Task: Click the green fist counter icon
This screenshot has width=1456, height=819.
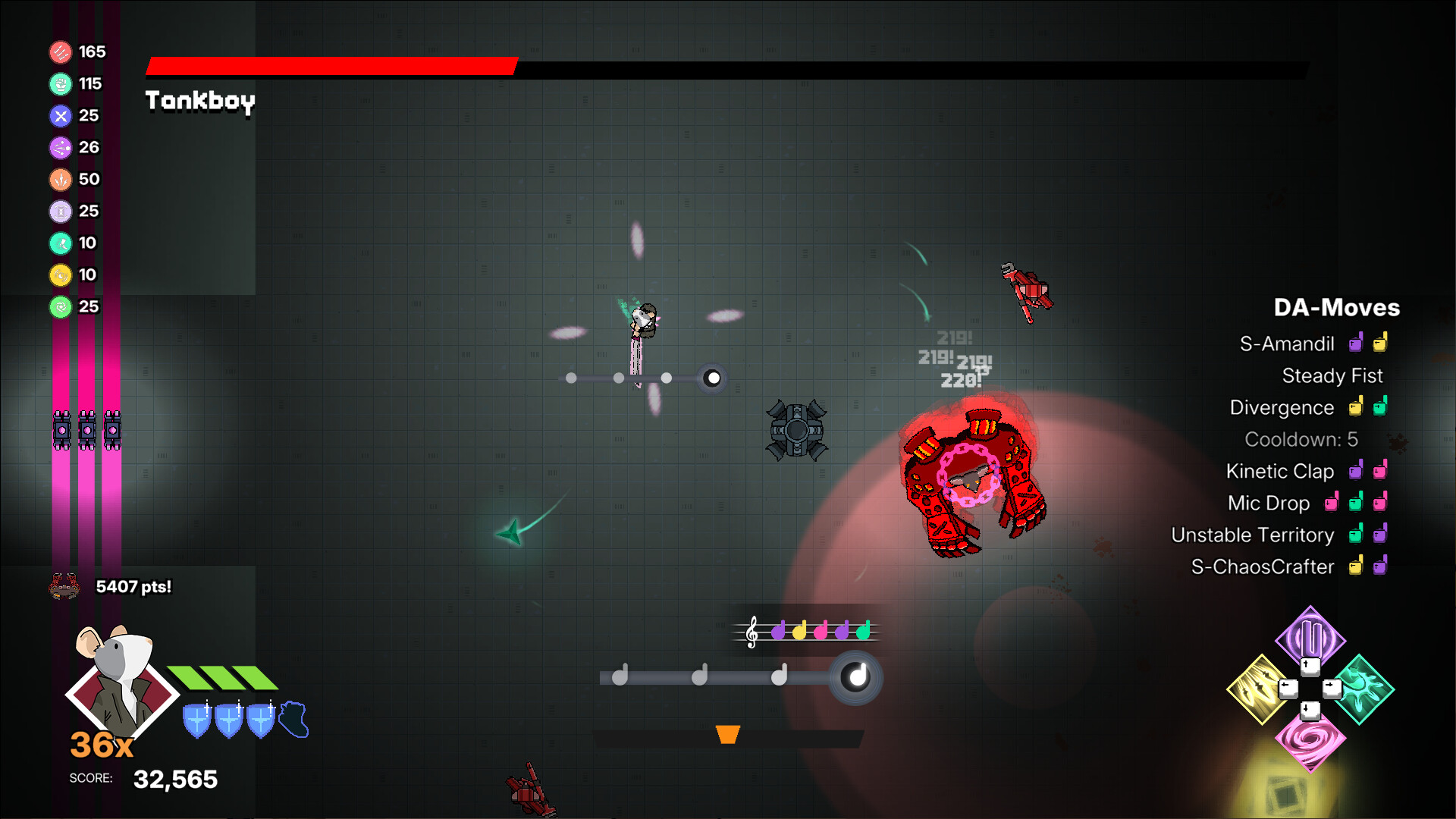Action: pyautogui.click(x=60, y=84)
